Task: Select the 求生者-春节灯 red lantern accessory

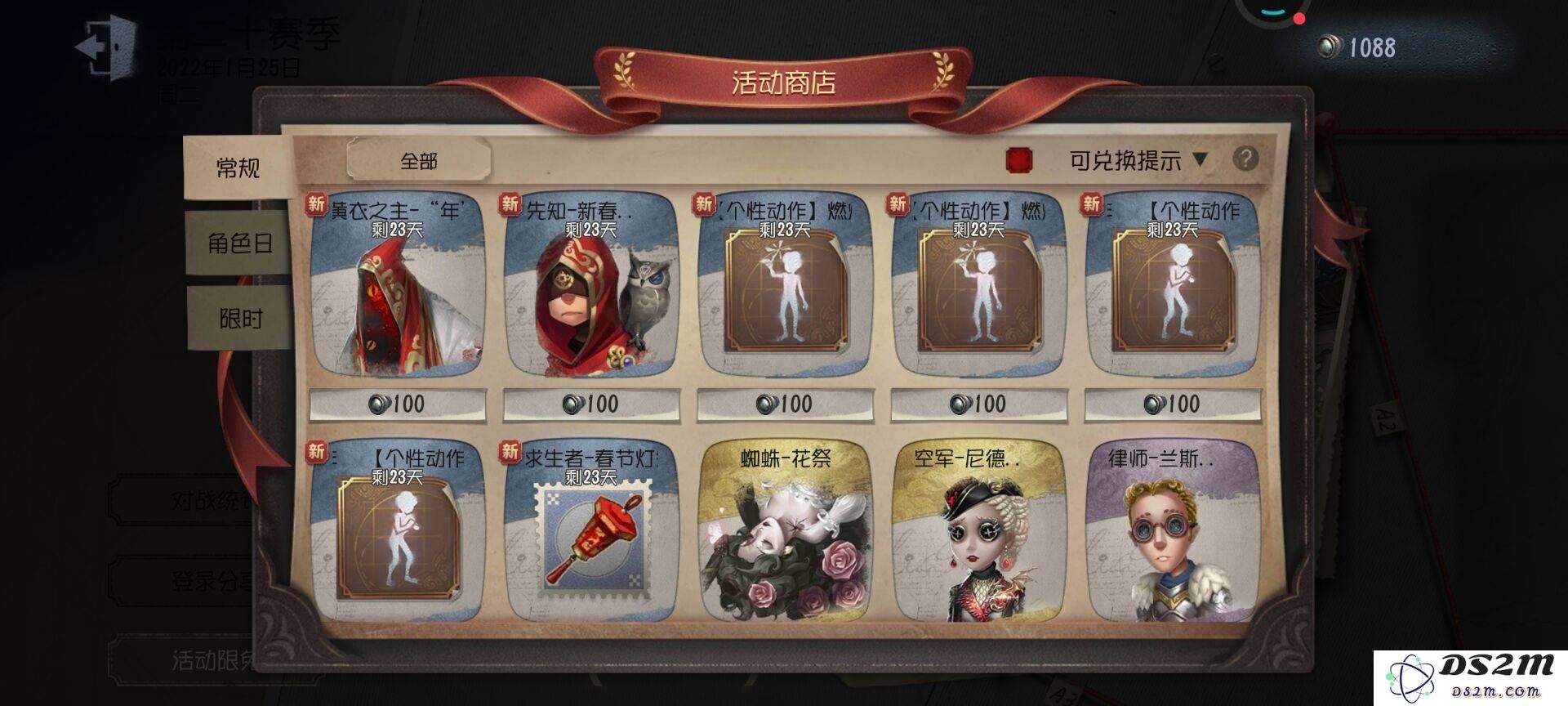Action: (x=591, y=533)
